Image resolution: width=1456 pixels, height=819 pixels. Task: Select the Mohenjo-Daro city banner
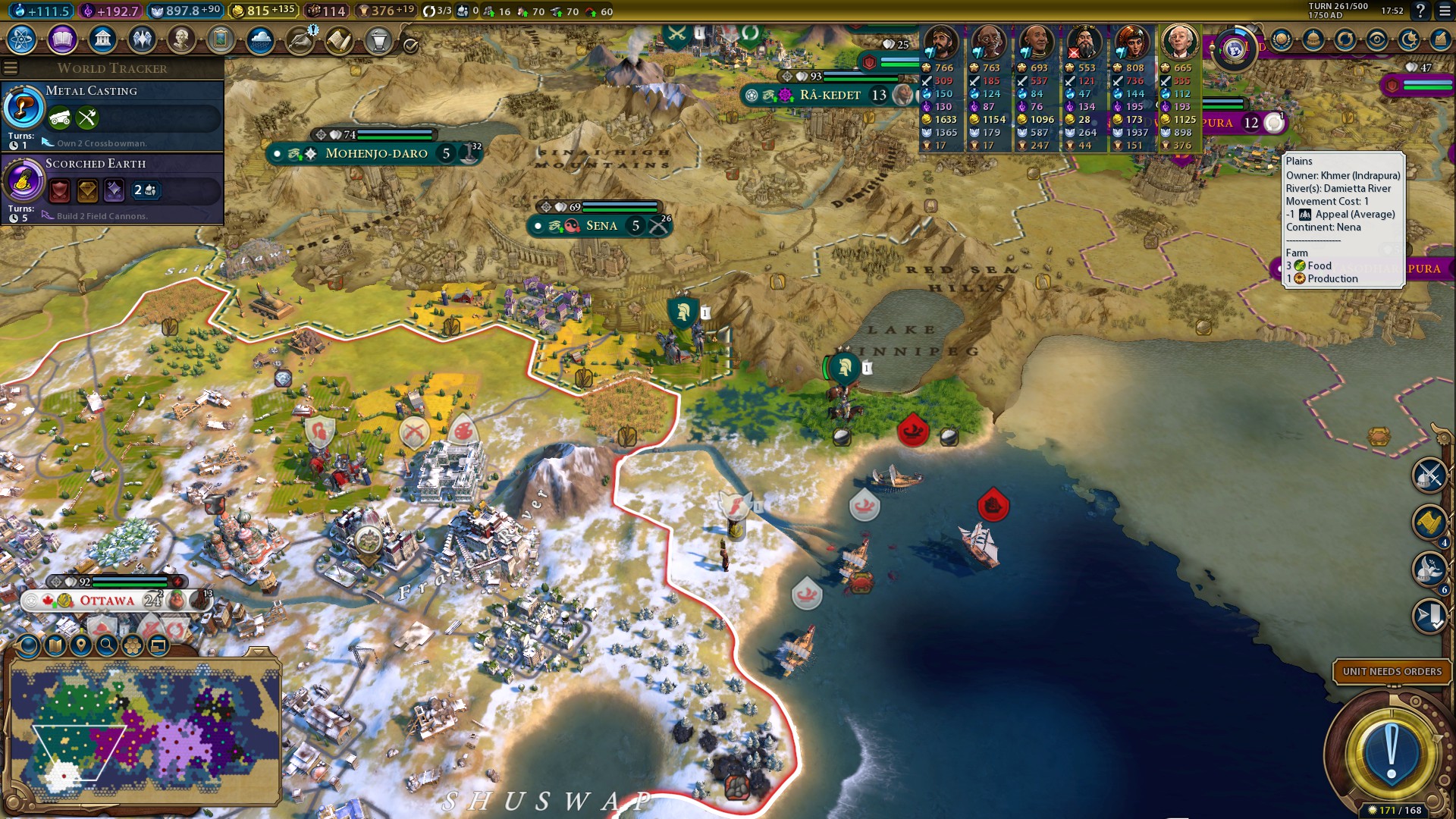(375, 153)
